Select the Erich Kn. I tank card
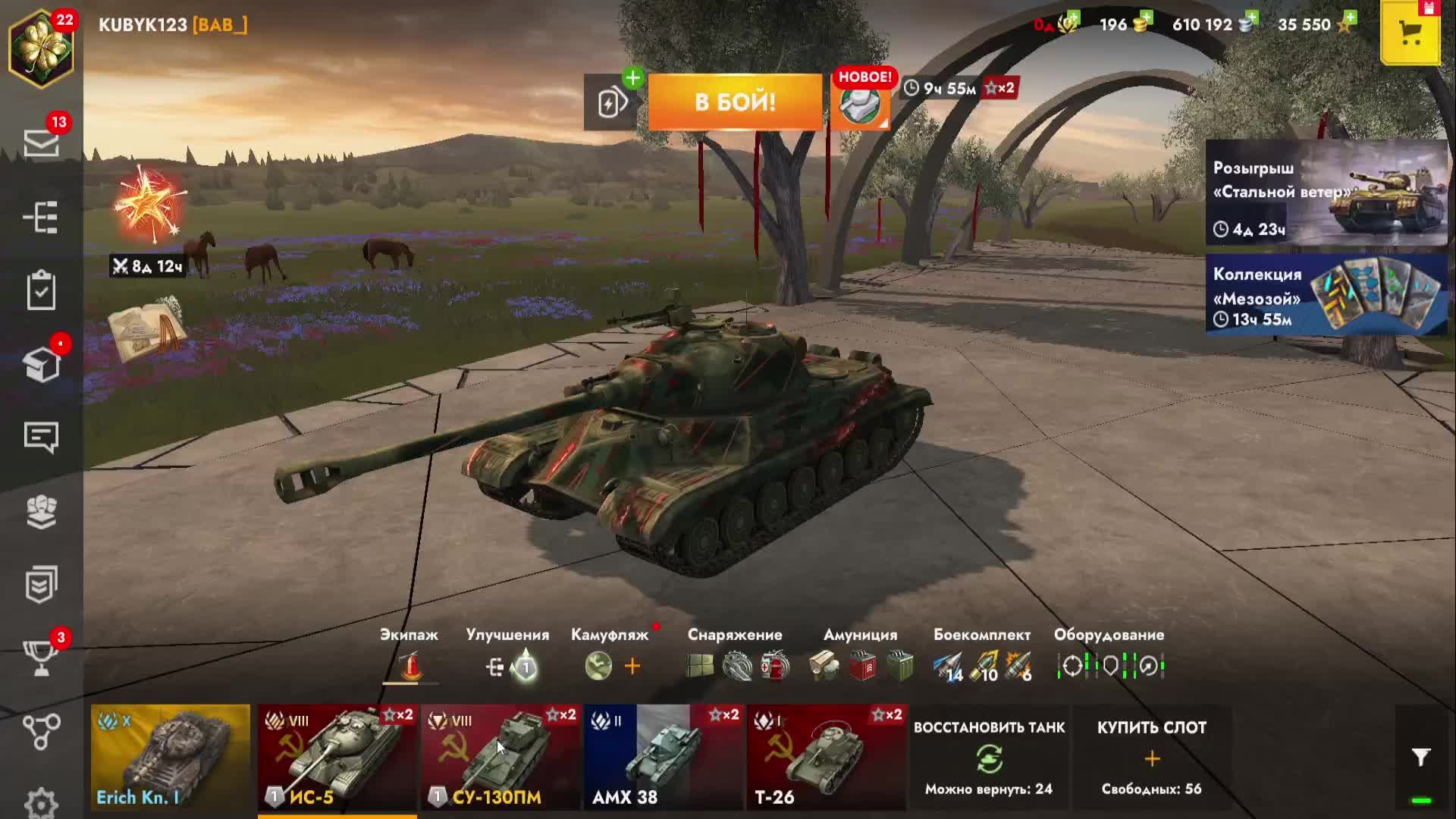Screen dimensions: 1456x819 tap(170, 757)
